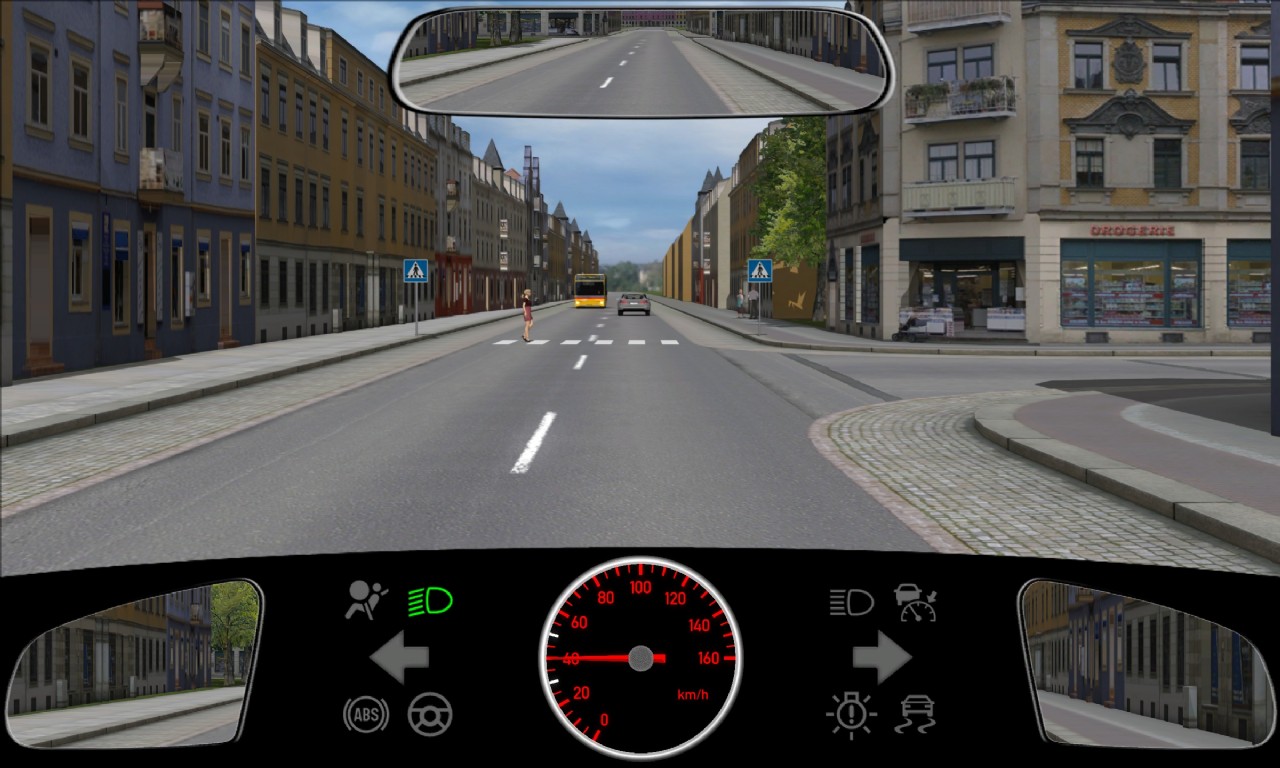Click the ABS warning light
Viewport: 1280px width, 768px height.
pyautogui.click(x=366, y=714)
